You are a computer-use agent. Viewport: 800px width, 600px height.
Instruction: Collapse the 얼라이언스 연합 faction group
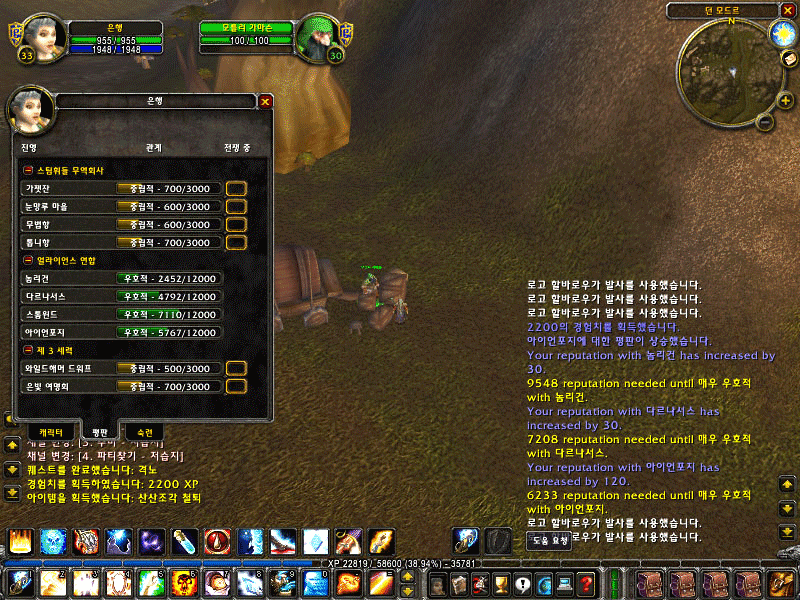[27, 260]
